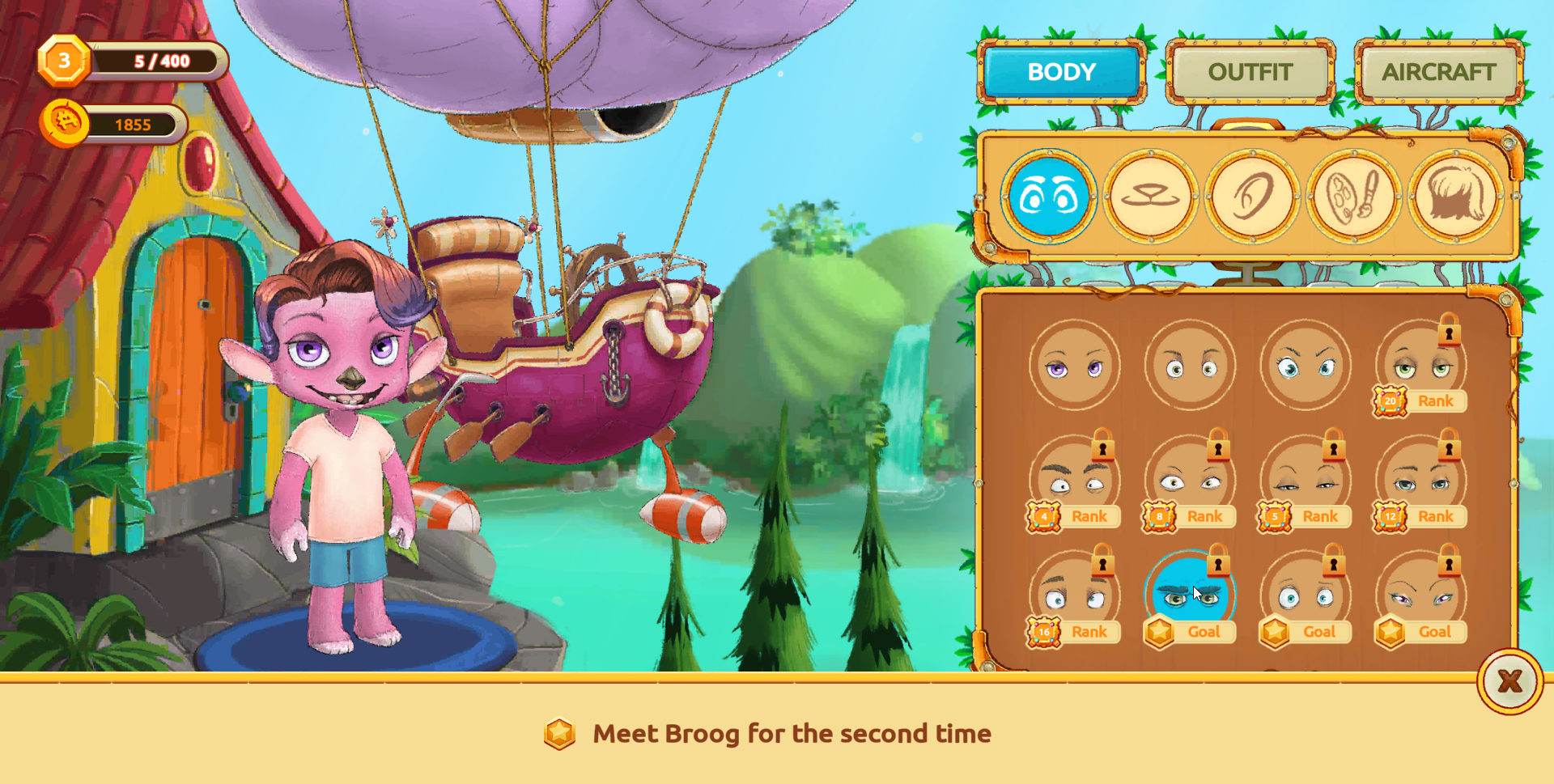Select the eyes category icon
This screenshot has width=1554, height=784.
1048,196
